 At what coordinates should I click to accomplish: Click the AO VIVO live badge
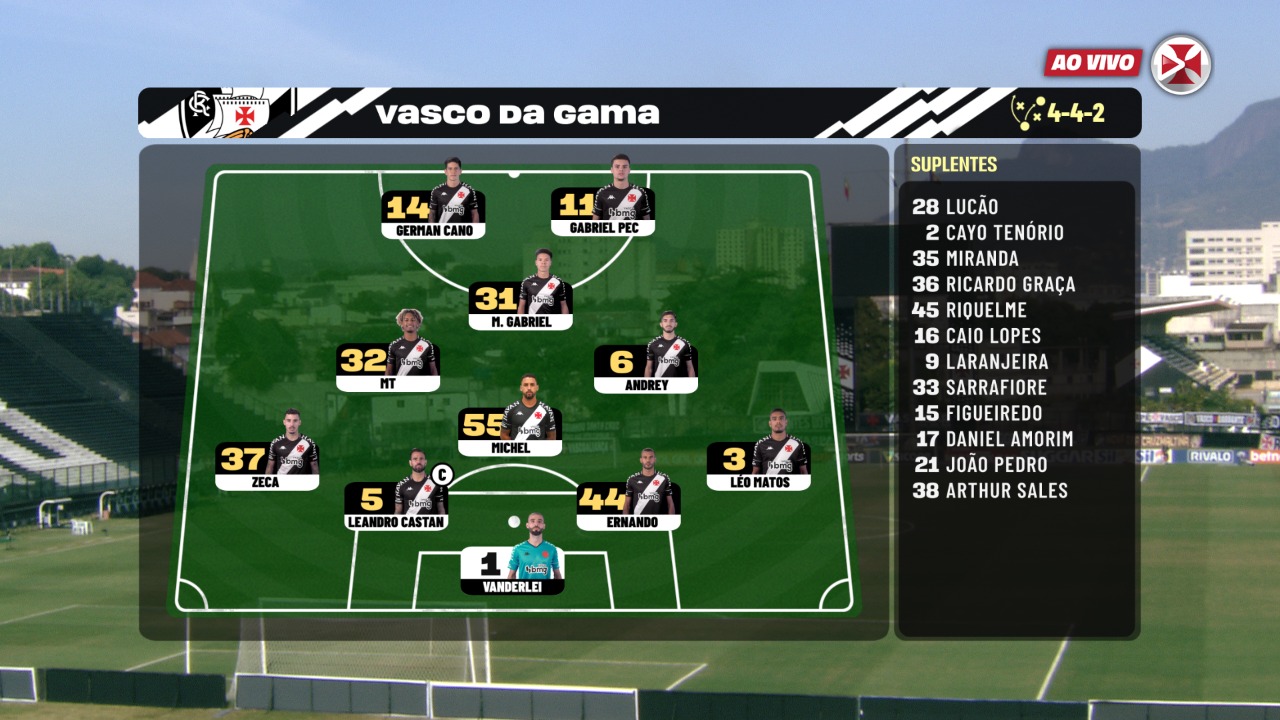pyautogui.click(x=1094, y=63)
